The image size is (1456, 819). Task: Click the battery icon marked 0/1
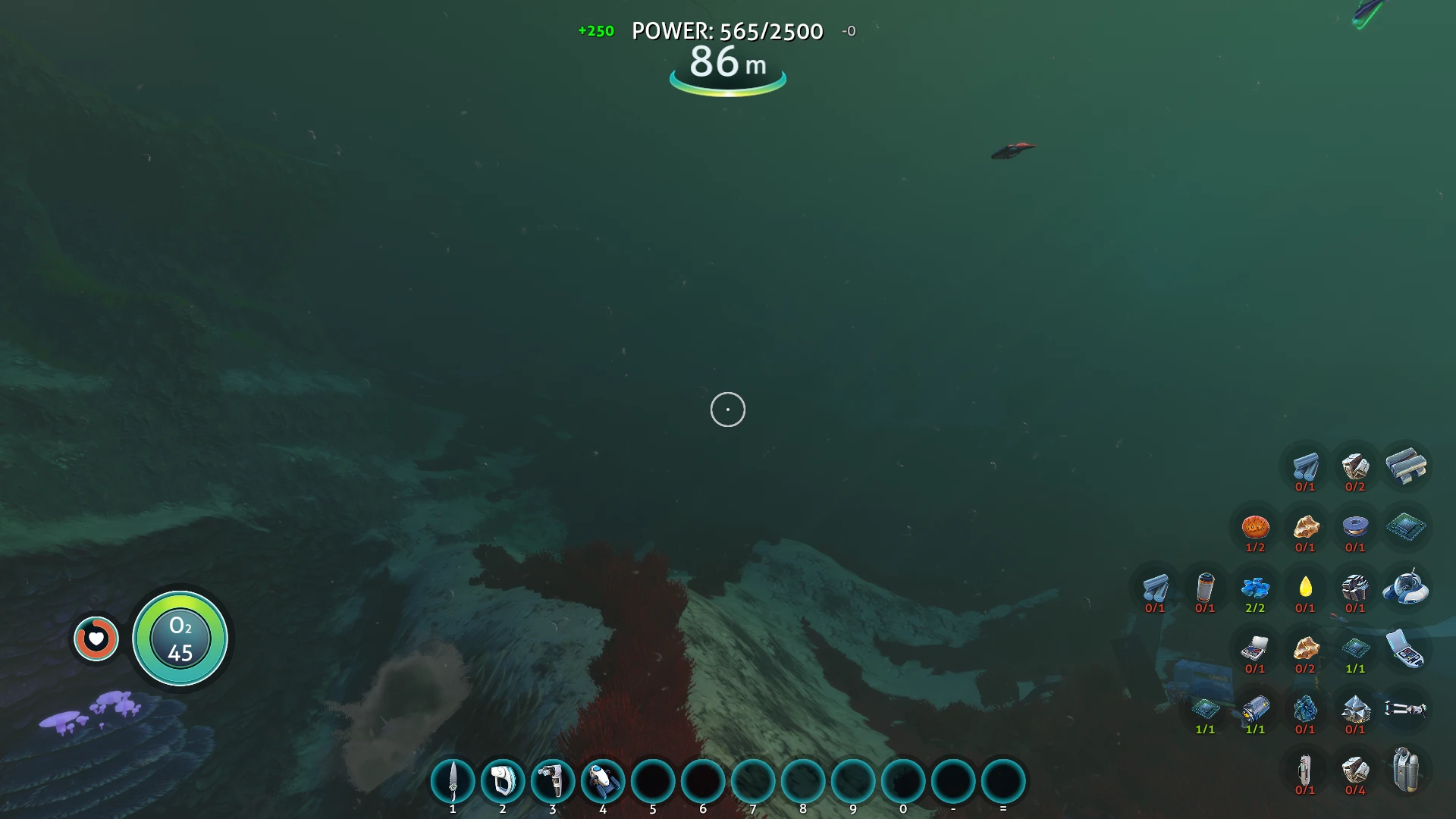point(1207,589)
